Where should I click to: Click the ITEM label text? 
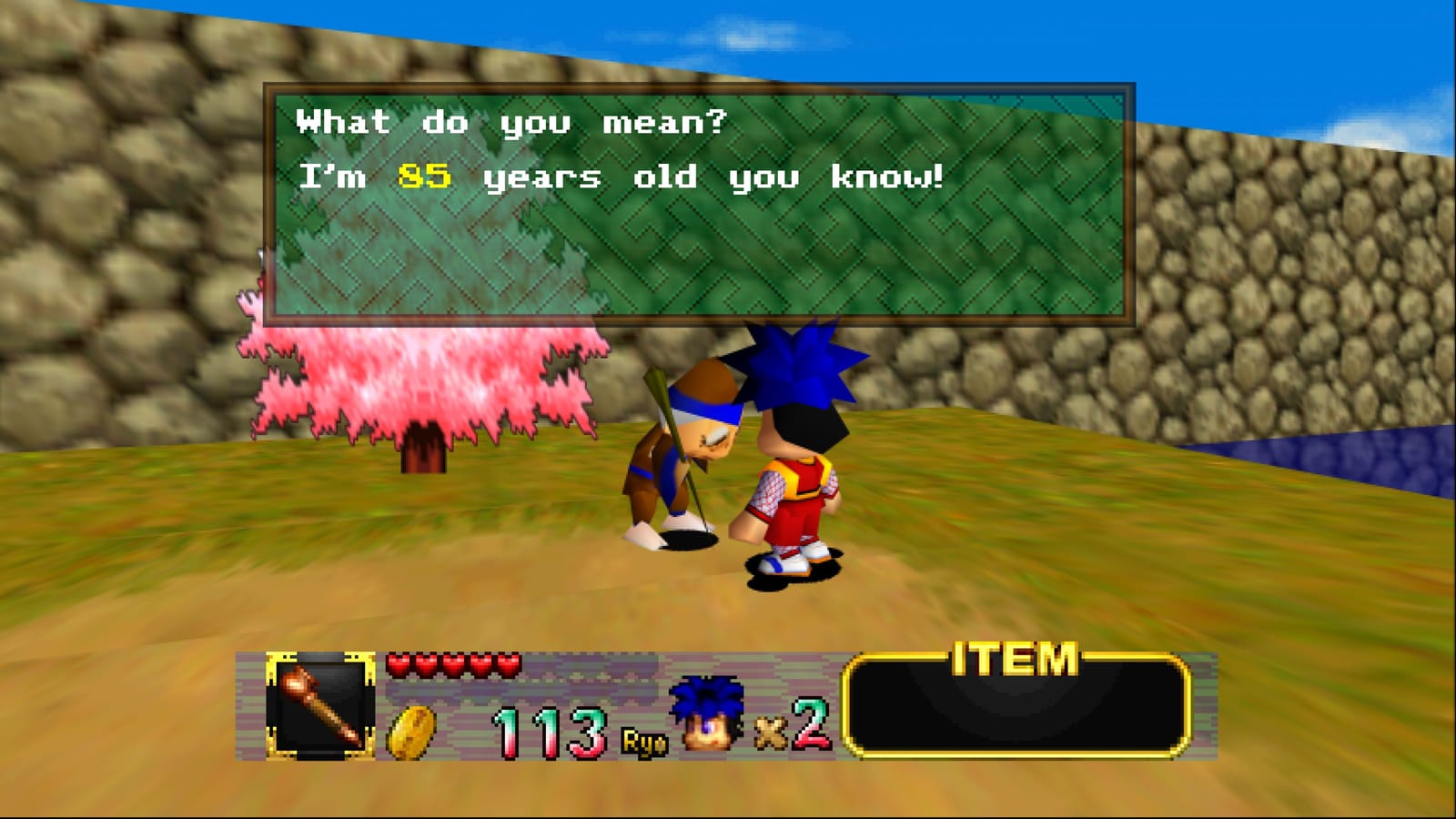(1013, 656)
